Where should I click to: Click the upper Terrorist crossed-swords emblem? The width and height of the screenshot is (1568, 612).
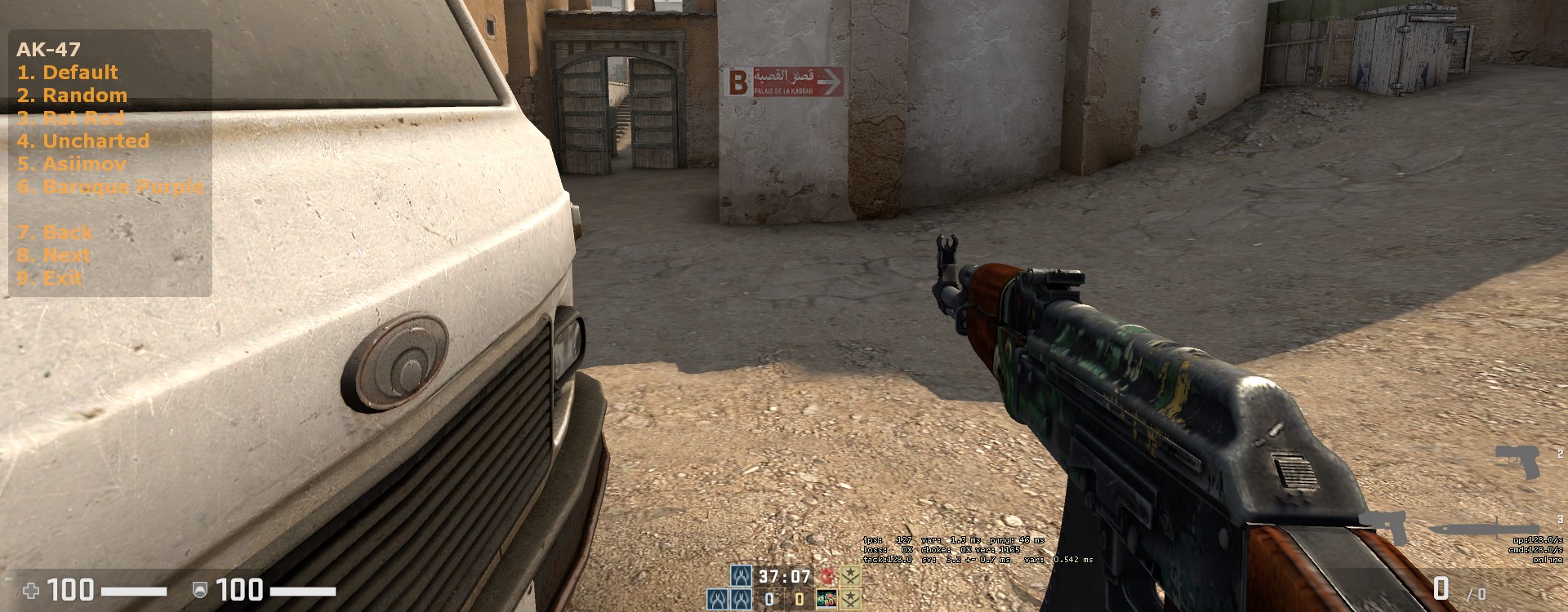(x=850, y=576)
